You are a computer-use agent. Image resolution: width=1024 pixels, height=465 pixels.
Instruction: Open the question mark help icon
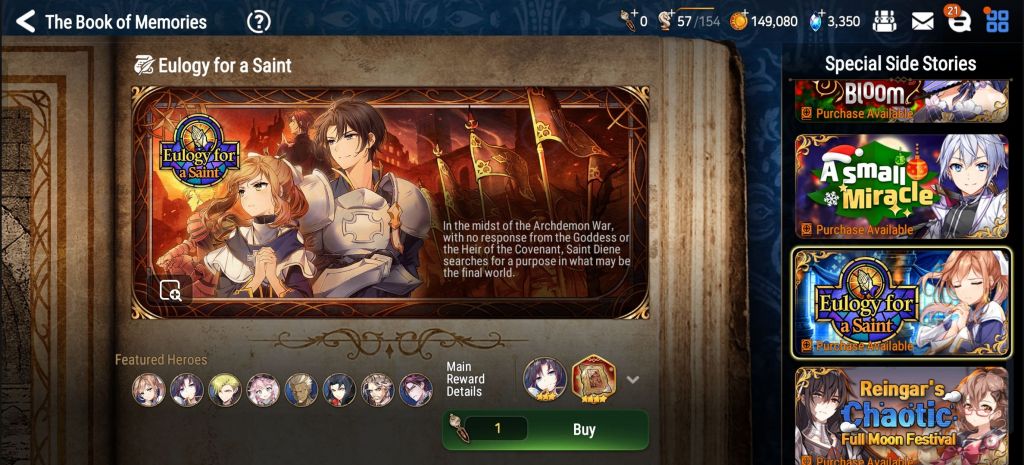click(259, 21)
